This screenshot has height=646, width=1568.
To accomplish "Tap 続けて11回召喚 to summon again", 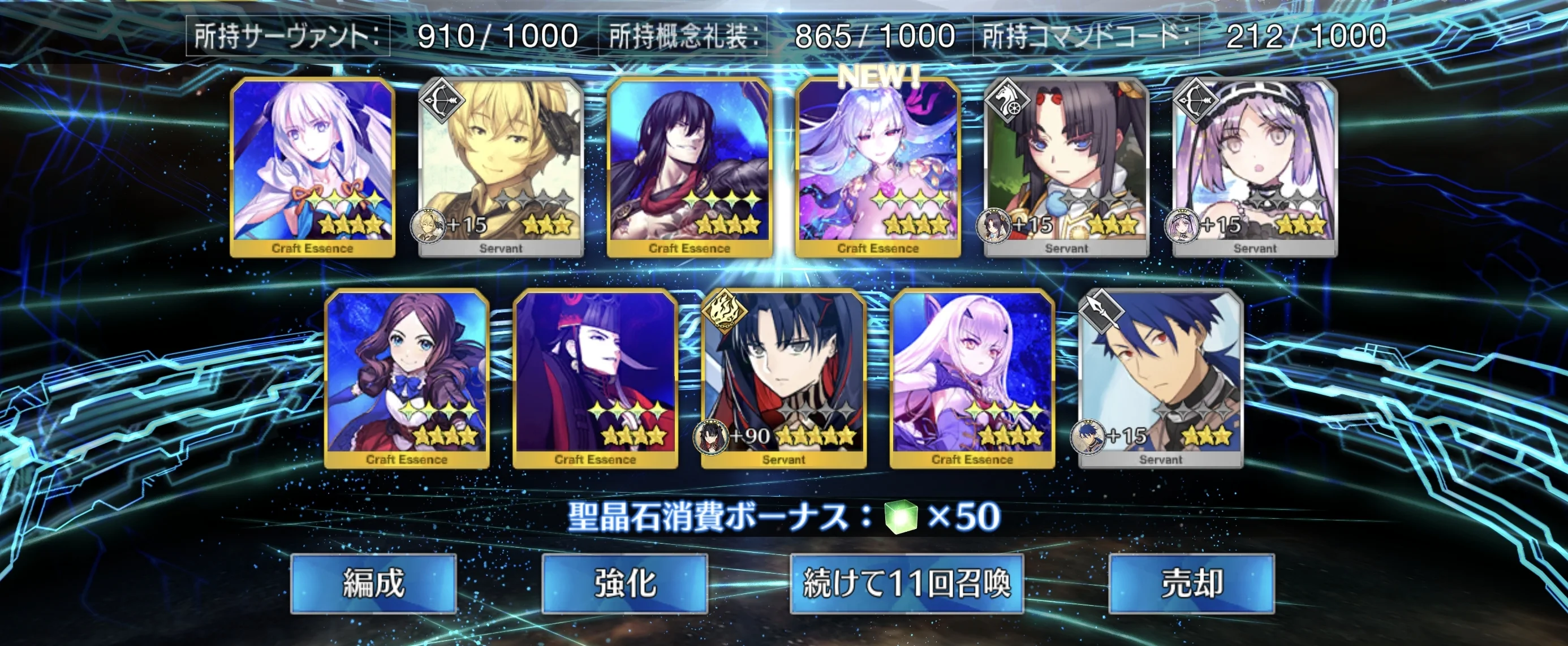I will (x=906, y=583).
